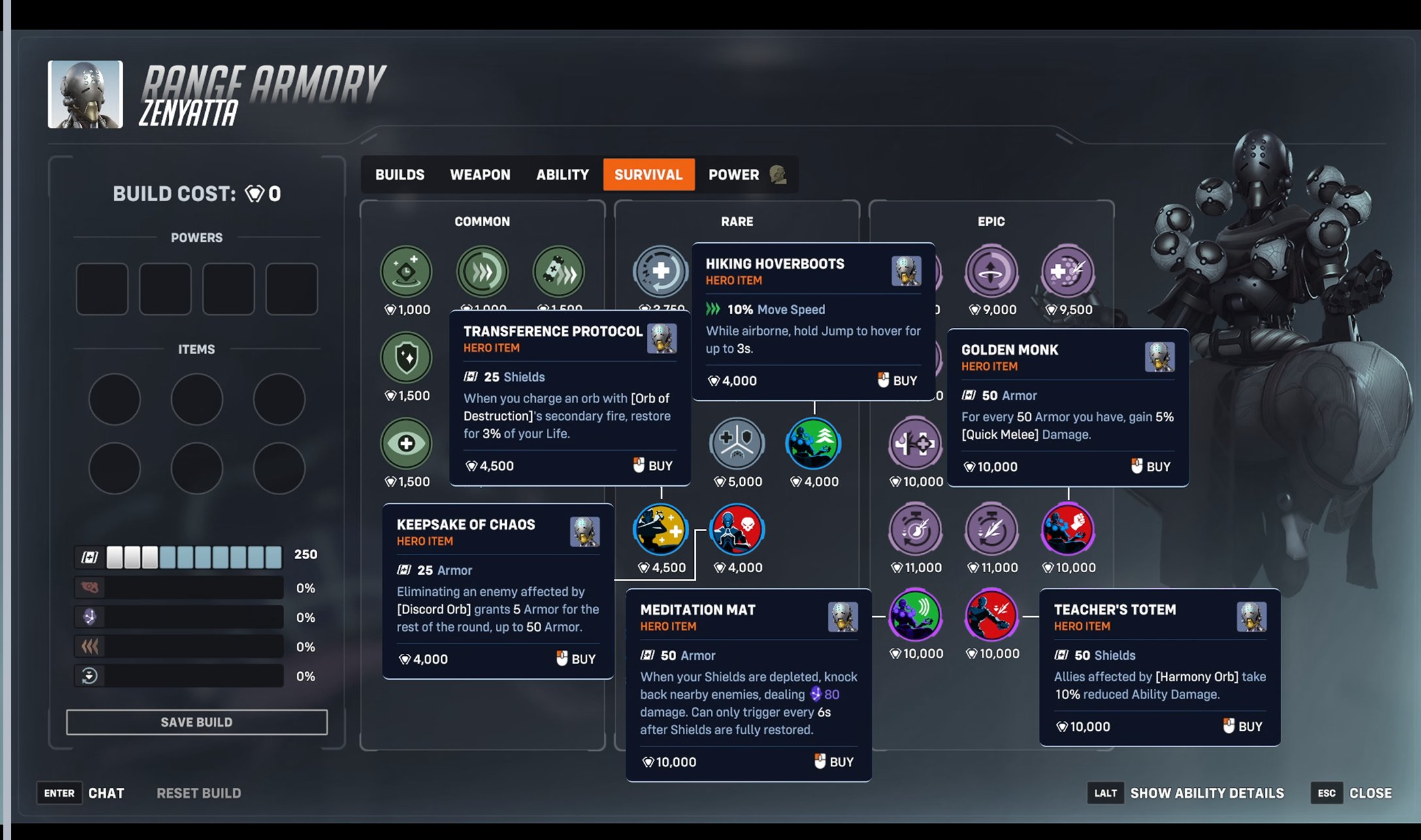Close the armory screen
Screen dimensions: 1421x840
1369,793
